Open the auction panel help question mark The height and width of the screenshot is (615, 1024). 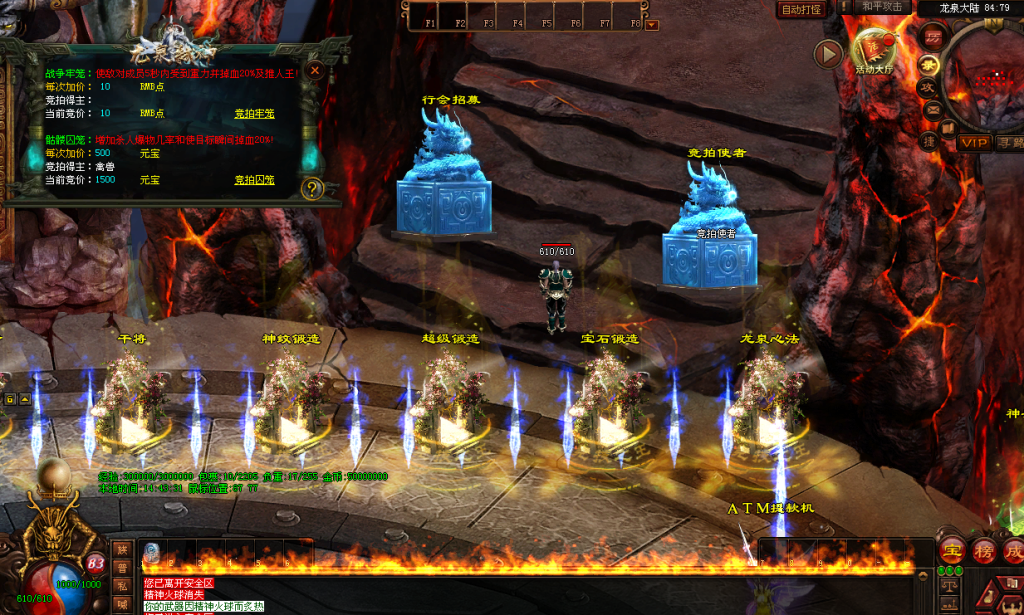click(312, 188)
